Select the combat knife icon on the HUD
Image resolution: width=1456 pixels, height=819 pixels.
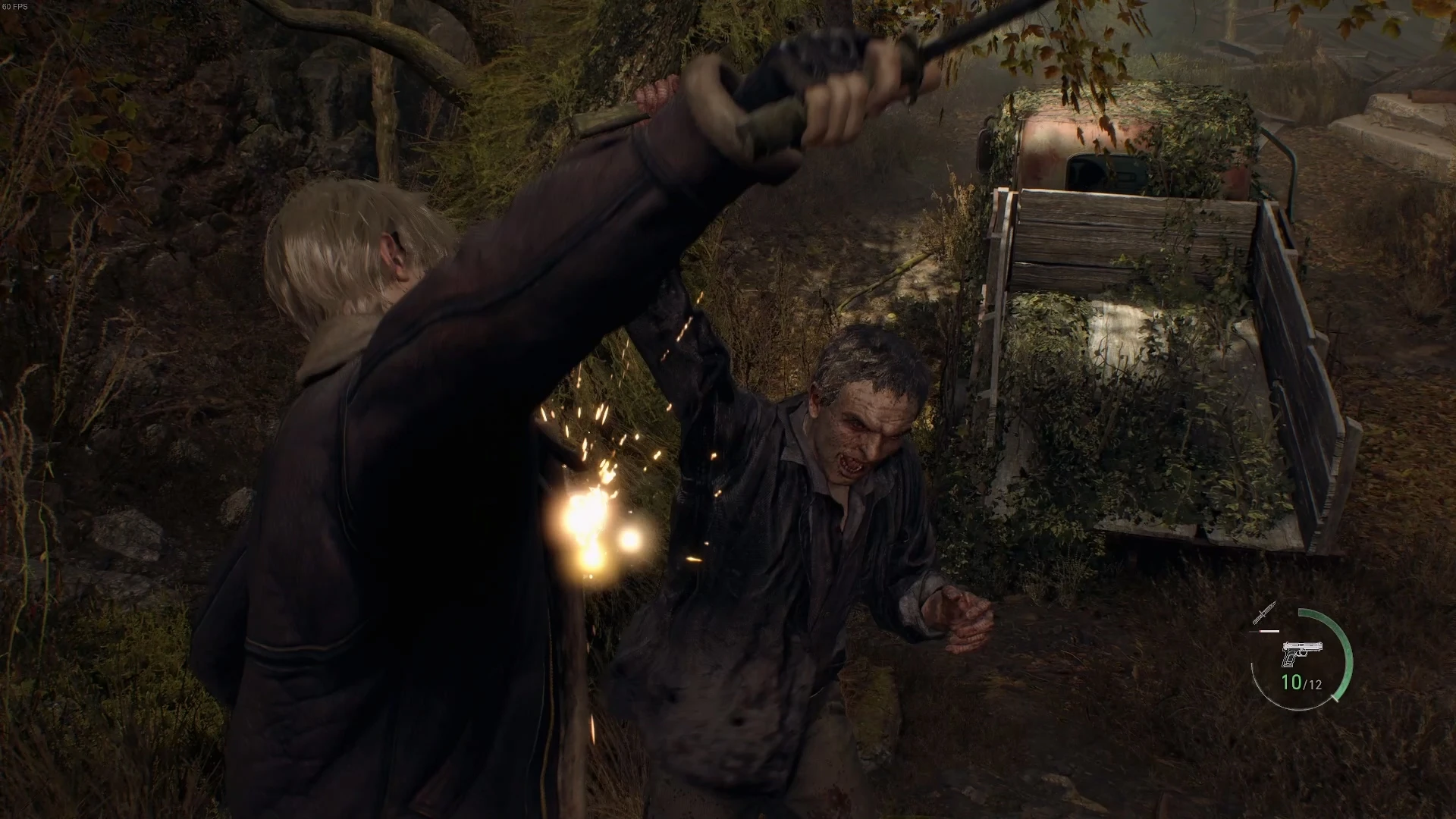coord(1265,613)
